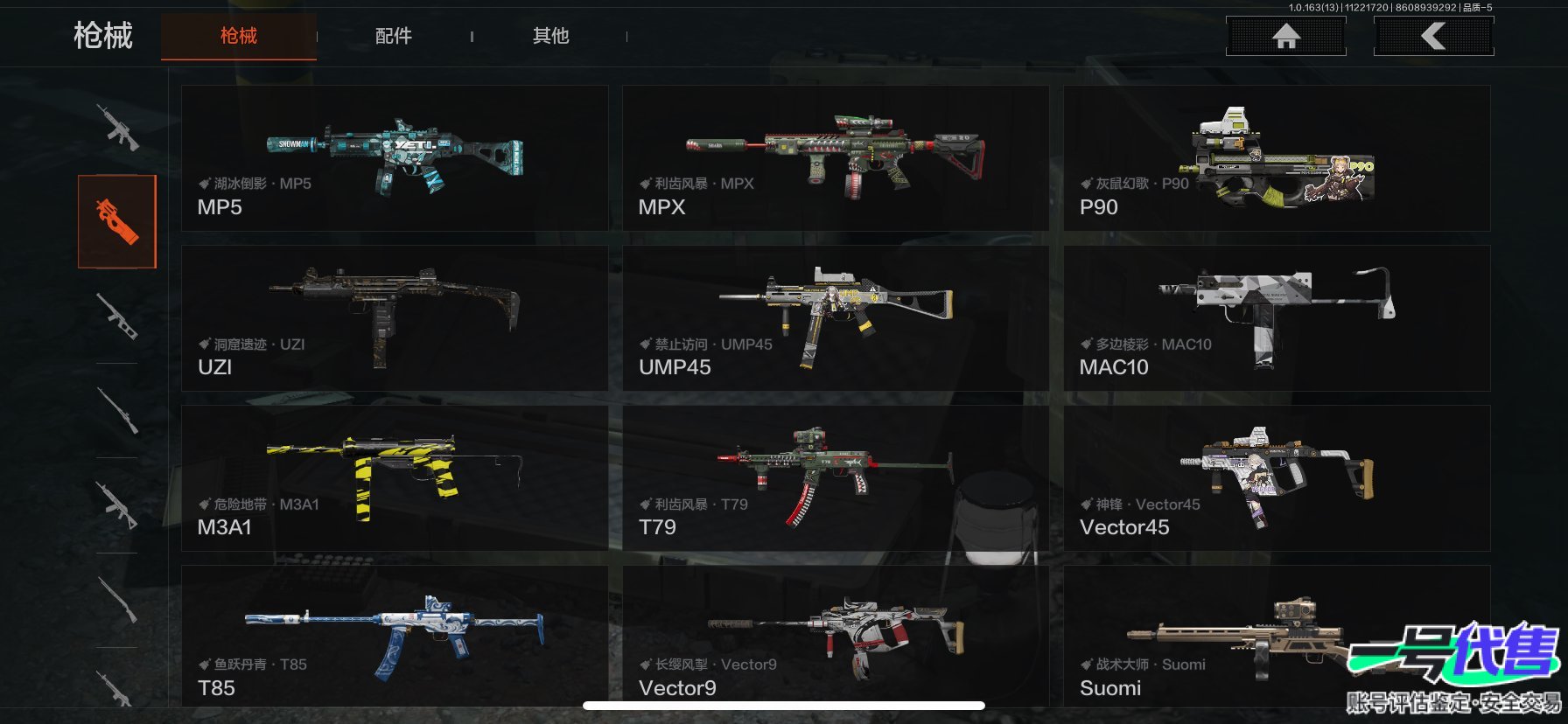This screenshot has width=1568, height=724.
Task: Open the UMP45 weapon skin
Action: (x=835, y=318)
